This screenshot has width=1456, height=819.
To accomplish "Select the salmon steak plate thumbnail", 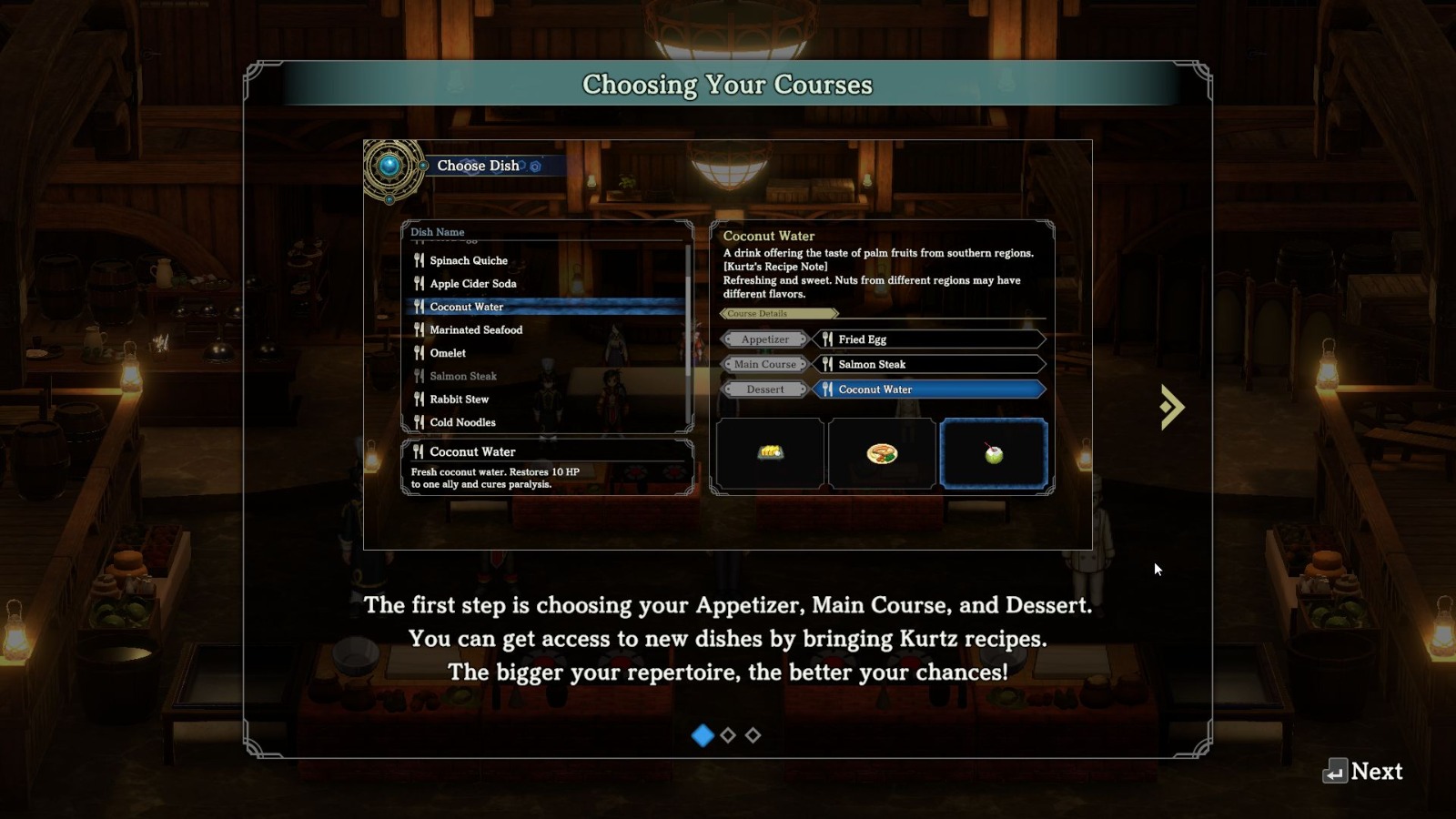I will click(x=881, y=453).
